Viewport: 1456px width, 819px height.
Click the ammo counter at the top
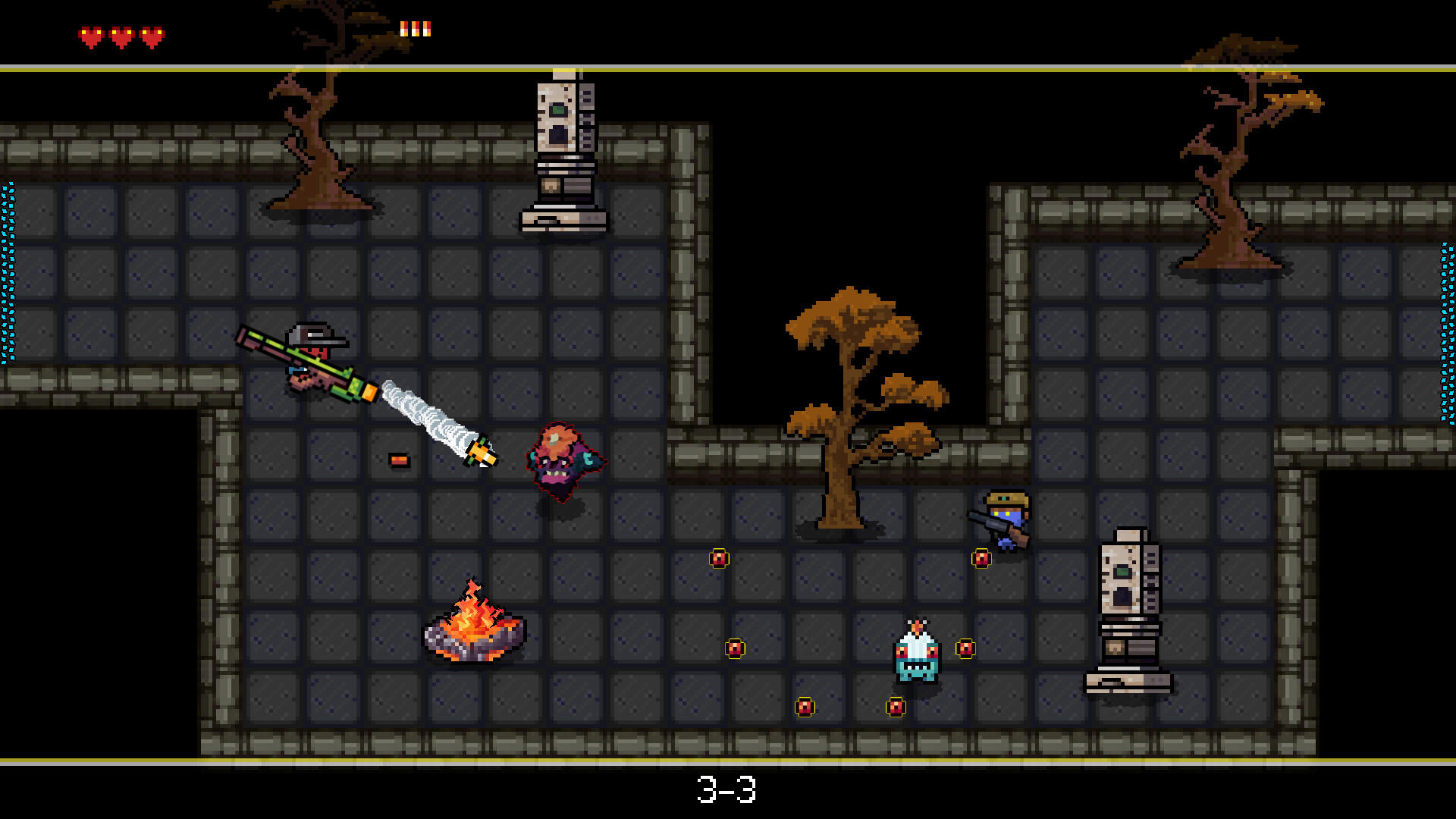click(x=416, y=29)
